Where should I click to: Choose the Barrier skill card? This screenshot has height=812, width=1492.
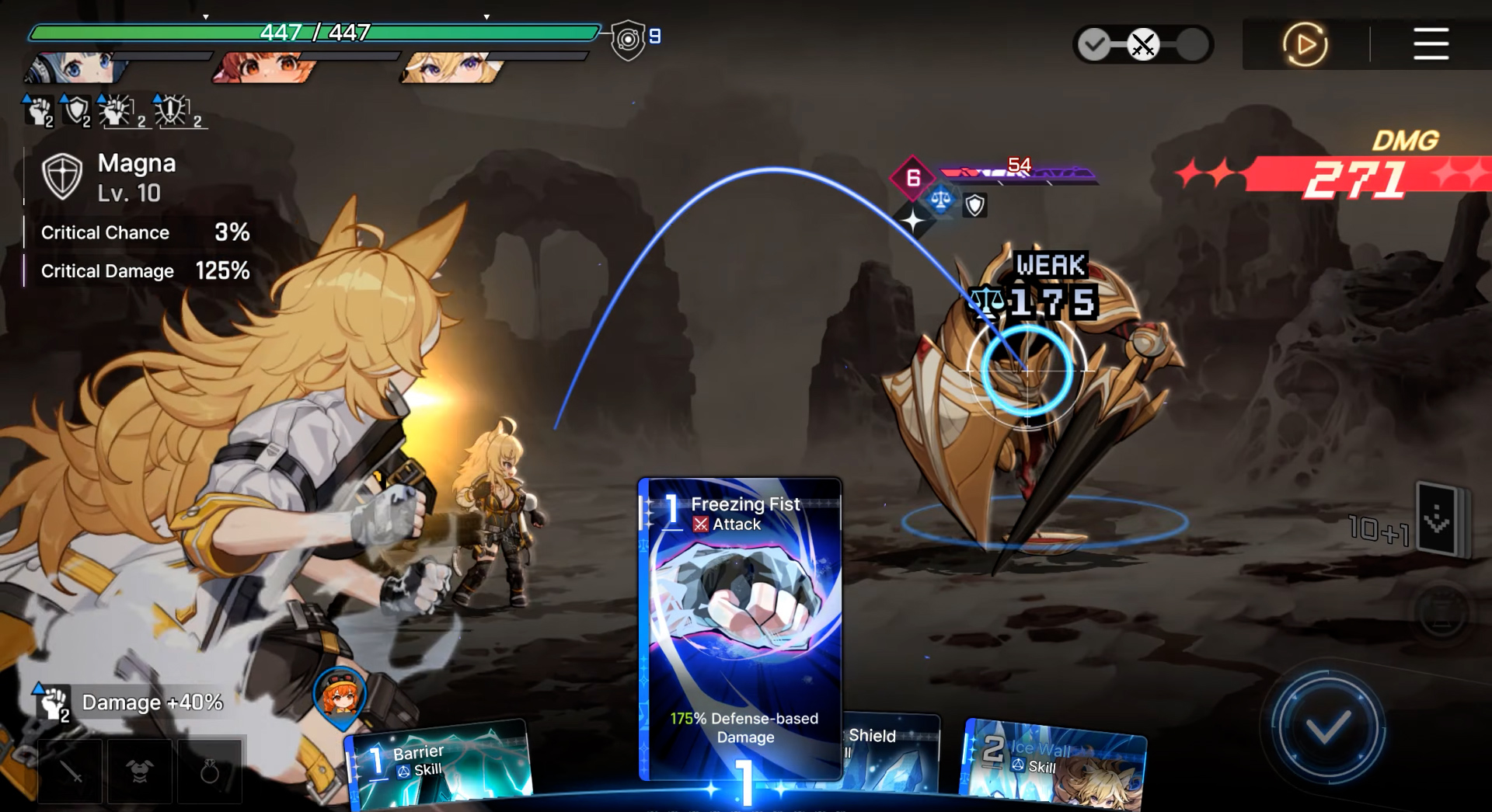pos(439,762)
